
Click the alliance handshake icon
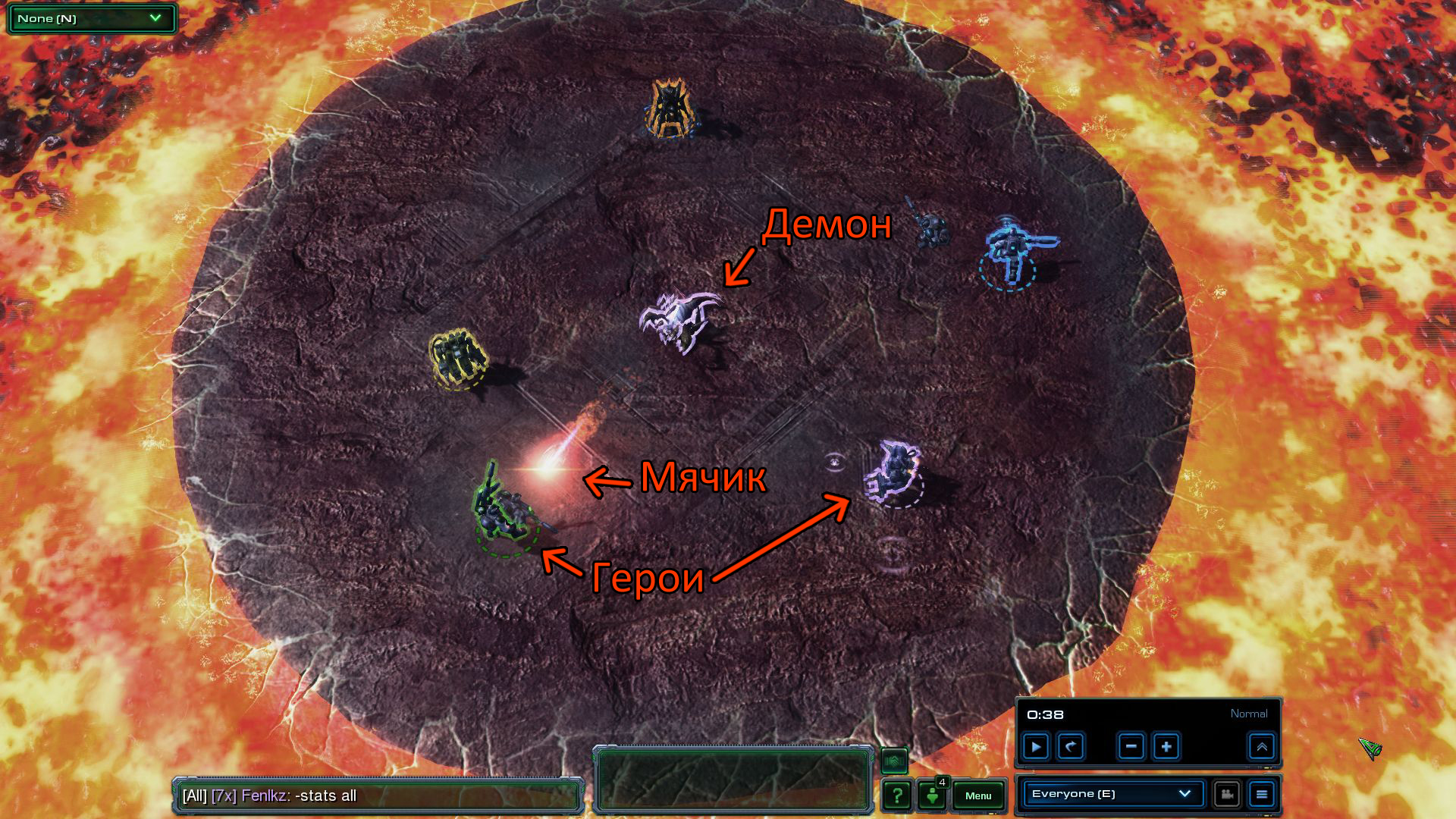[x=894, y=760]
